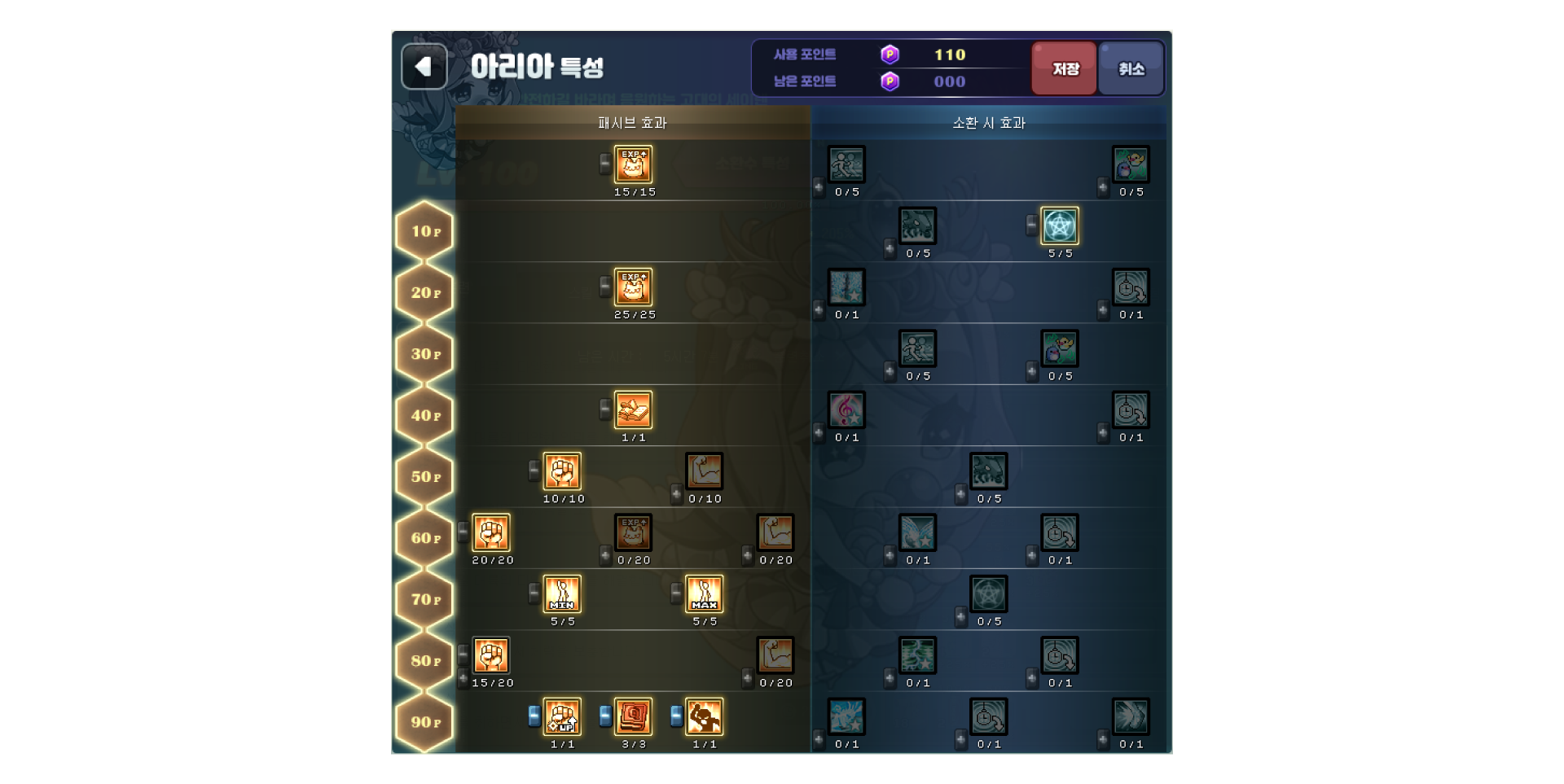
Task: Lower the MAX trait with its minus button
Action: tap(676, 593)
